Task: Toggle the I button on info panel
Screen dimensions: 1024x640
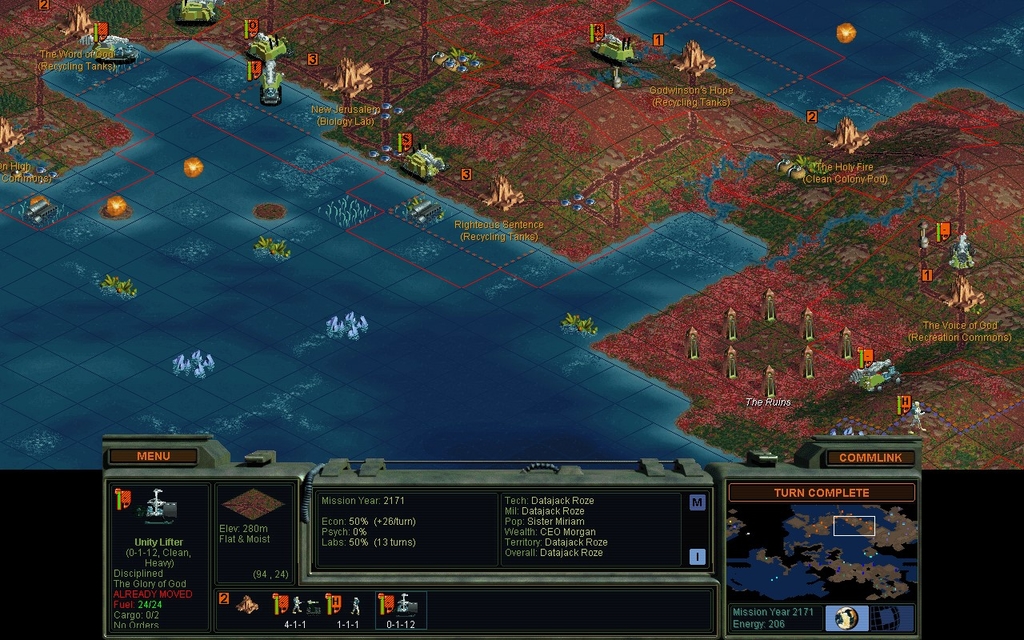Action: pos(697,557)
